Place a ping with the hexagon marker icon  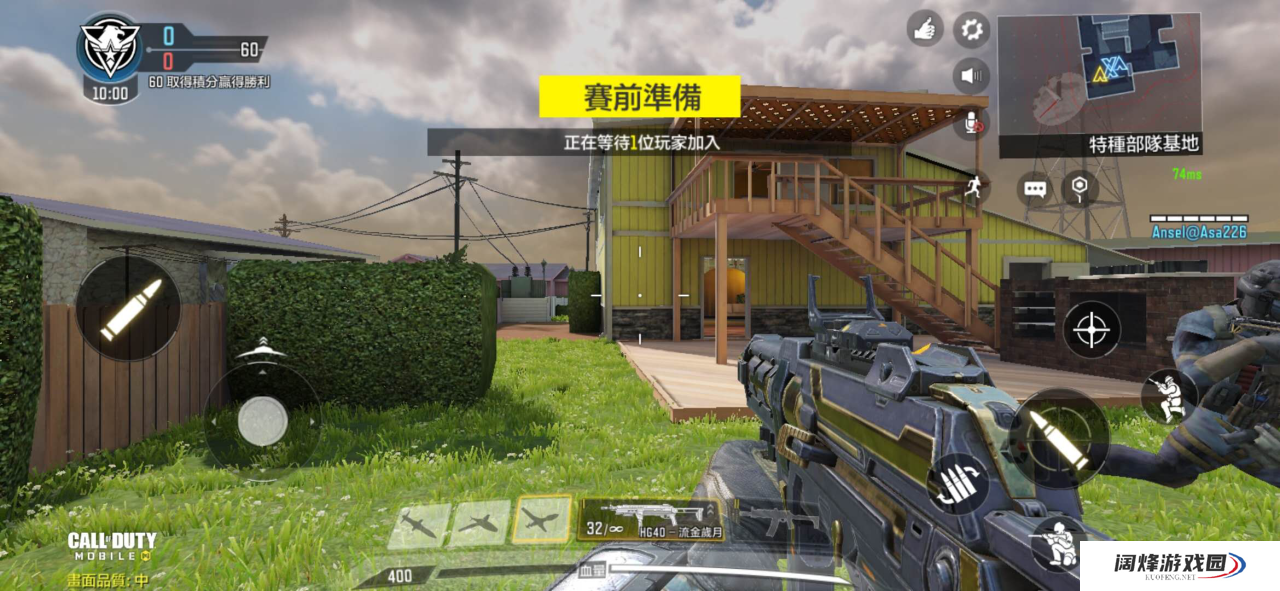pos(1079,187)
